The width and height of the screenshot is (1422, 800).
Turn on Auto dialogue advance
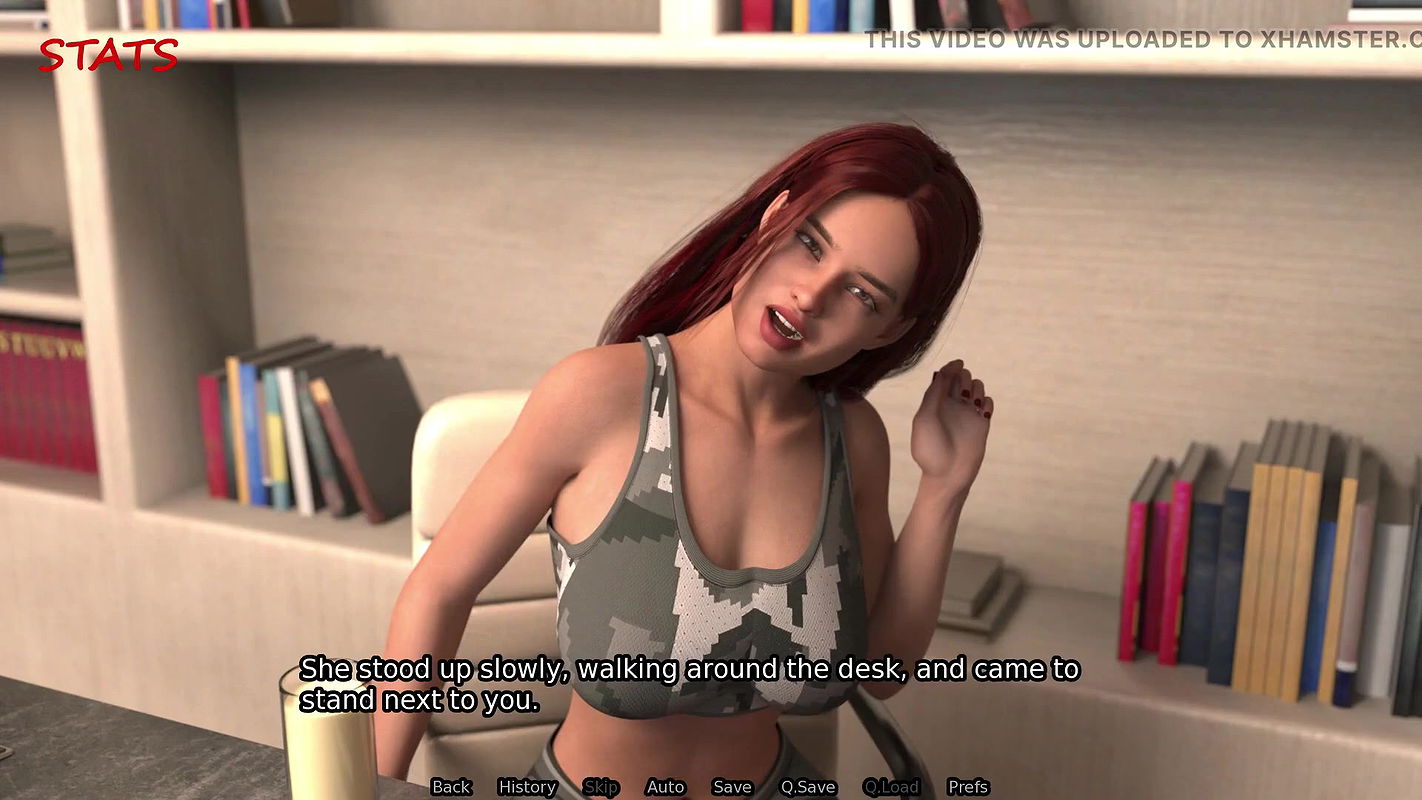(x=665, y=787)
